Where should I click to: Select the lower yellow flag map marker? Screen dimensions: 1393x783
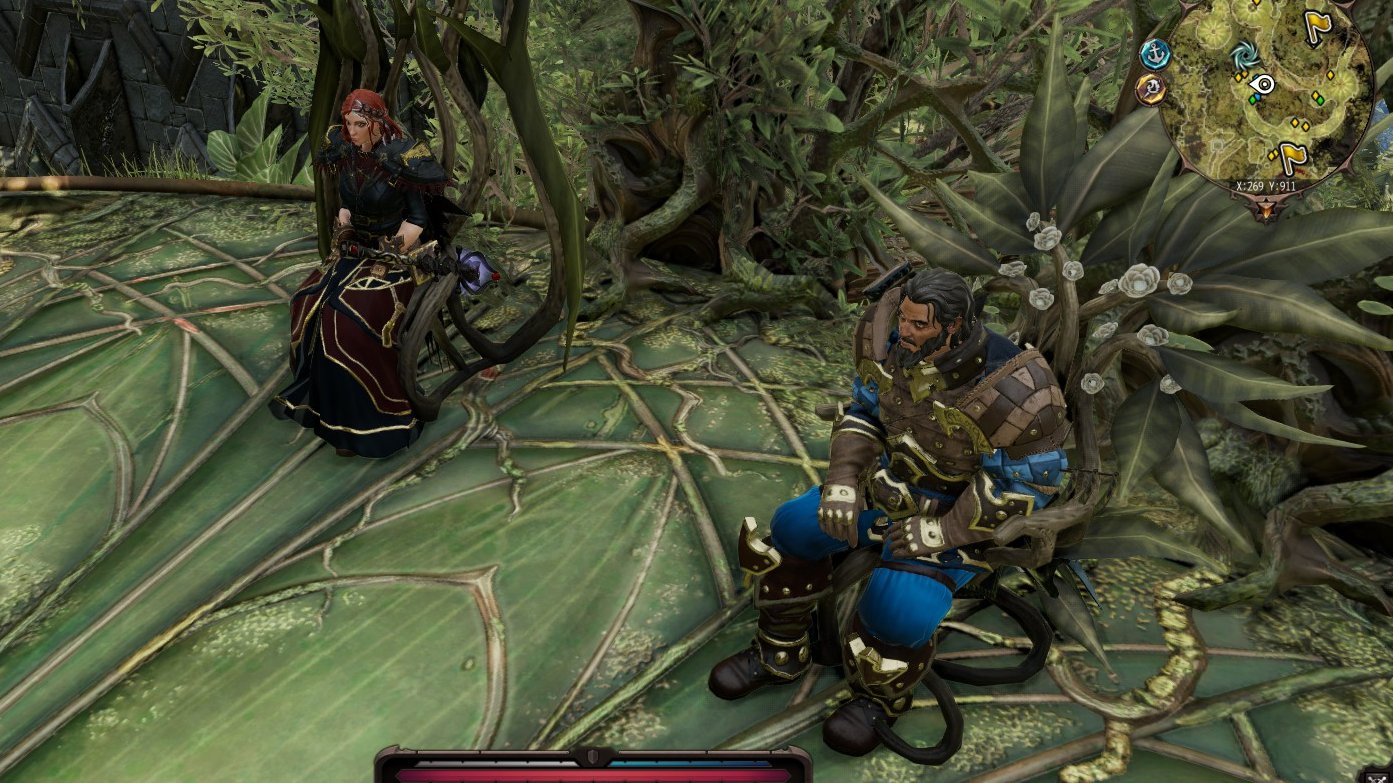click(x=1293, y=156)
